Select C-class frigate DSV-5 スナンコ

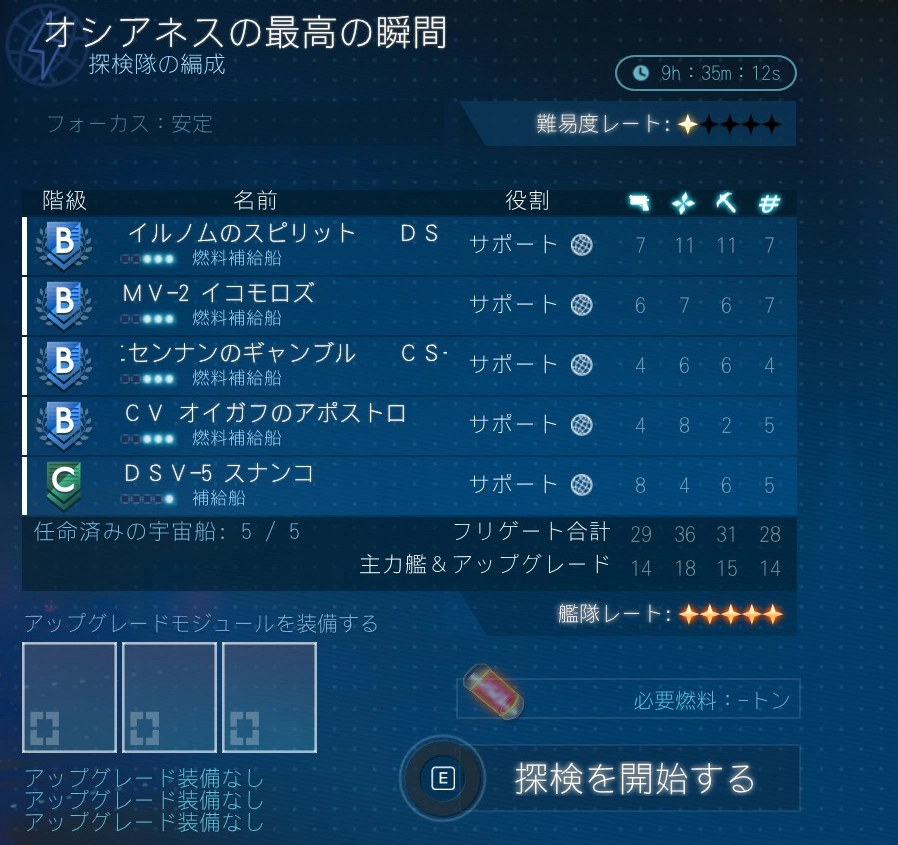click(410, 485)
